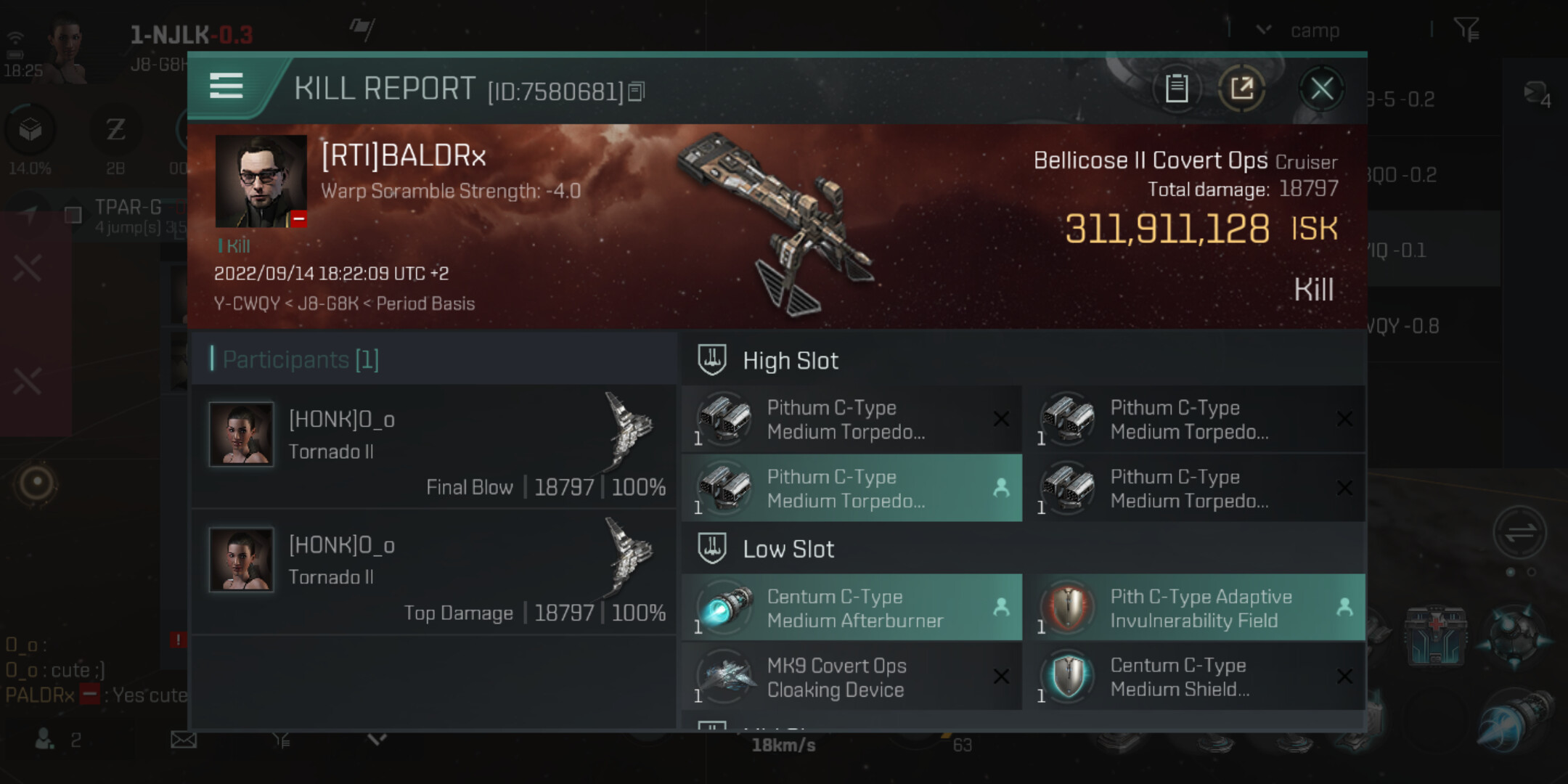This screenshot has width=1568, height=784.
Task: Share the kill report externally
Action: (x=1241, y=89)
